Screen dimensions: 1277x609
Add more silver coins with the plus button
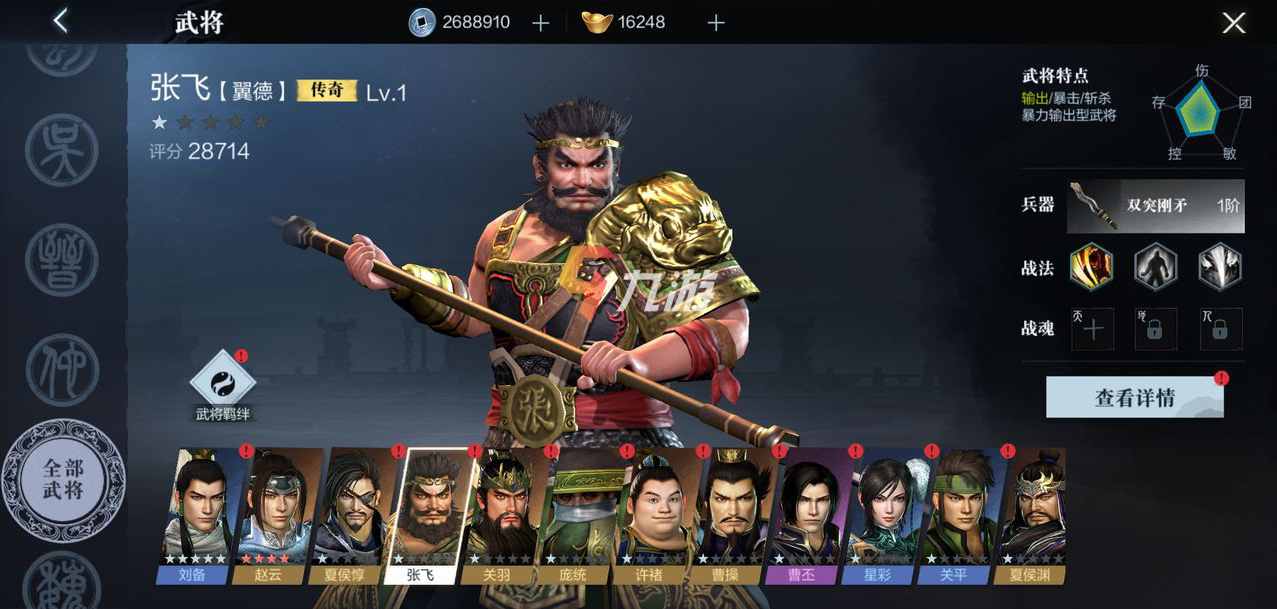pyautogui.click(x=541, y=23)
